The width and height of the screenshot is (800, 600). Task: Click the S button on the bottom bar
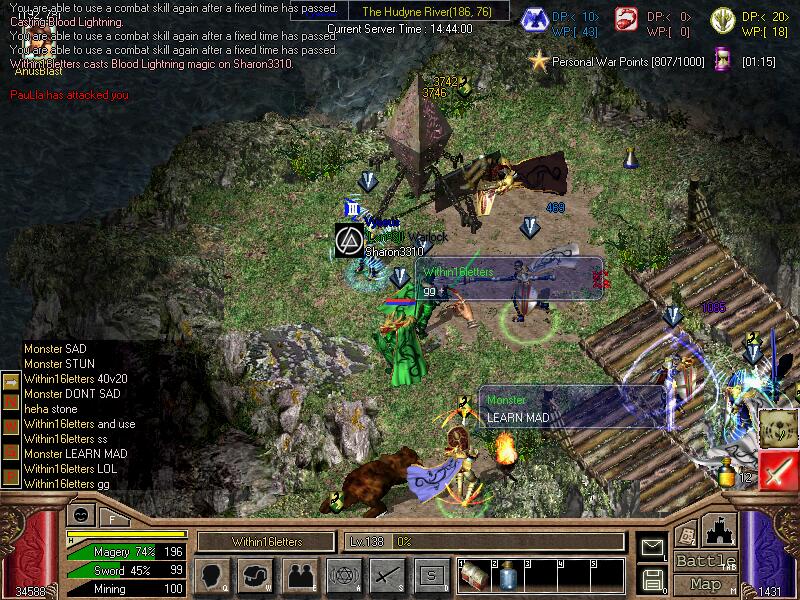point(430,575)
